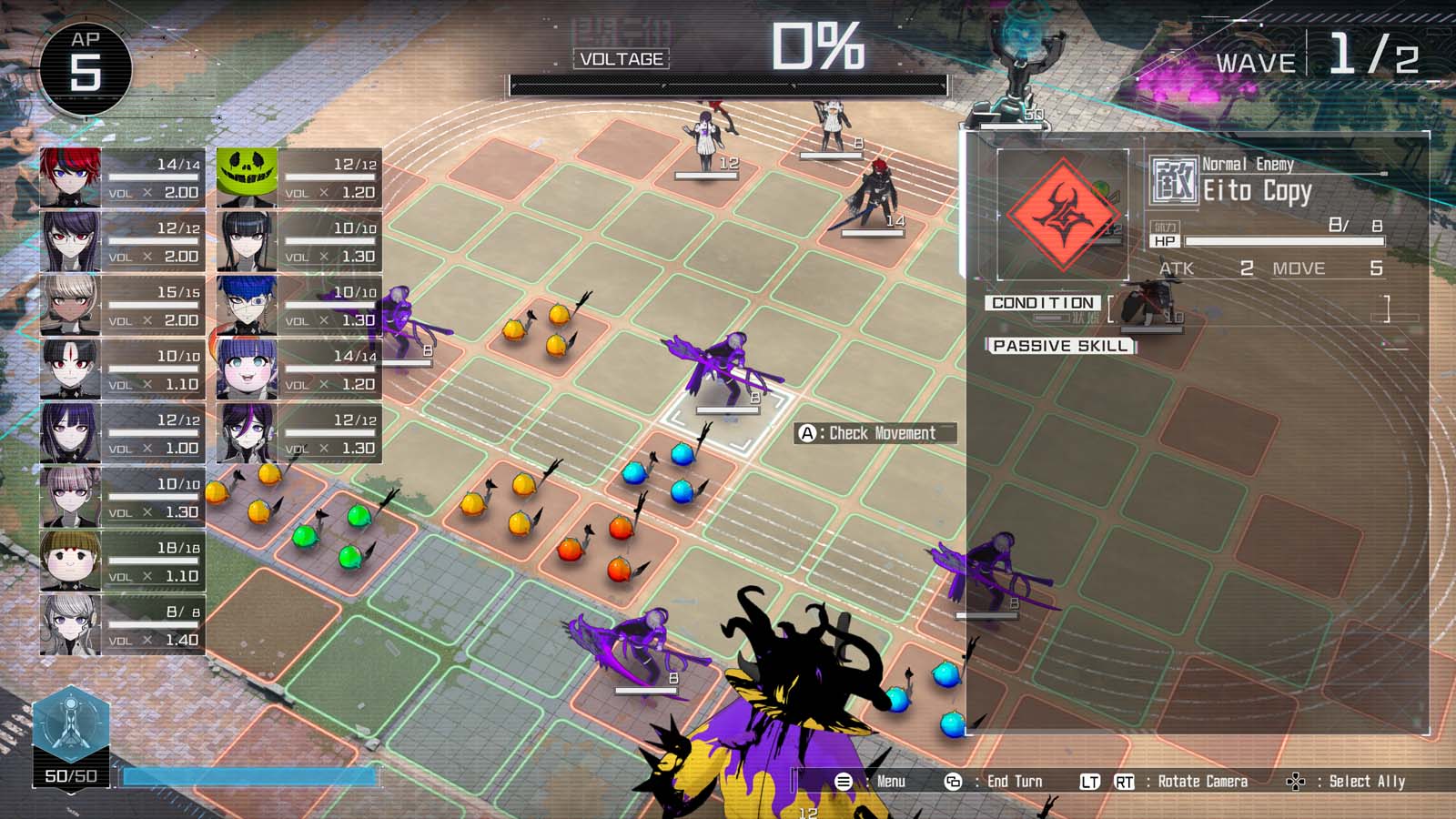This screenshot has width=1456, height=819.
Task: Expand the CONDITION section
Action: 1045,304
